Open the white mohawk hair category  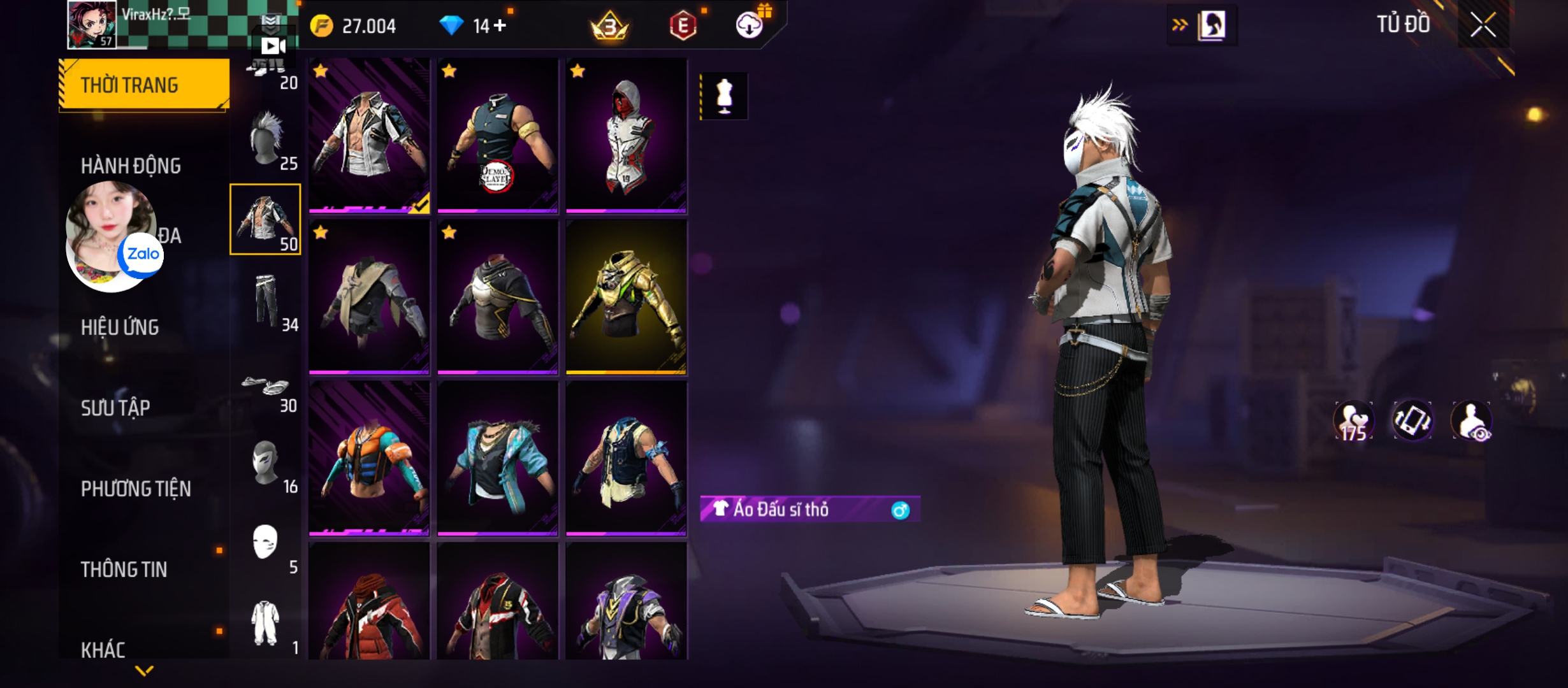pos(266,139)
